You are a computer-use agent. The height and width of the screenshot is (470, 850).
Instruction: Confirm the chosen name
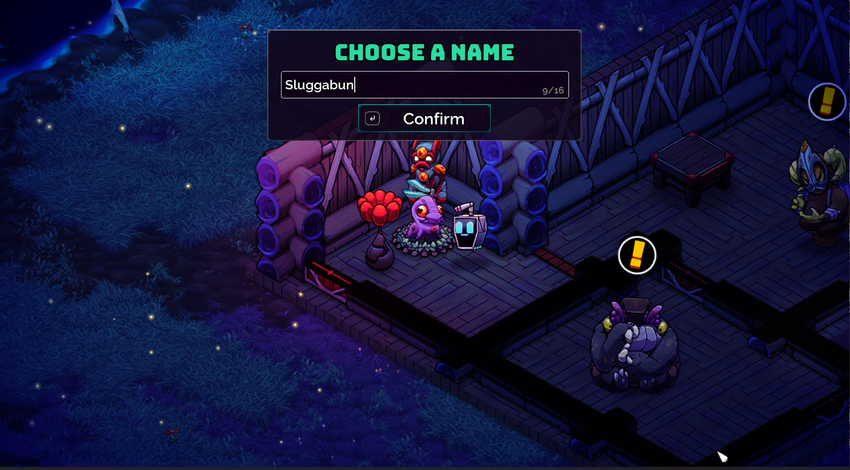click(424, 118)
